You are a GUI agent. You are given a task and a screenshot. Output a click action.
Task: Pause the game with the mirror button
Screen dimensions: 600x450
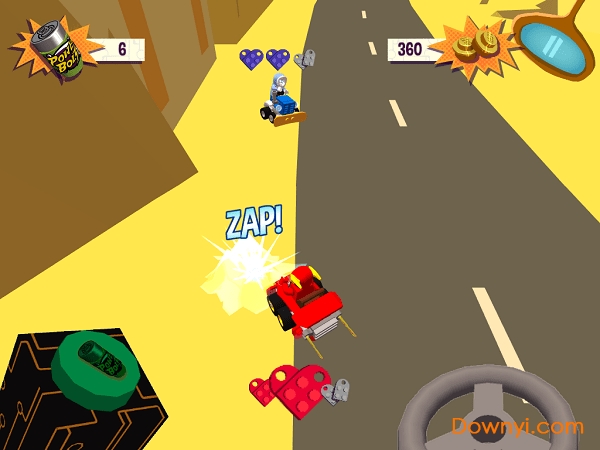553,43
